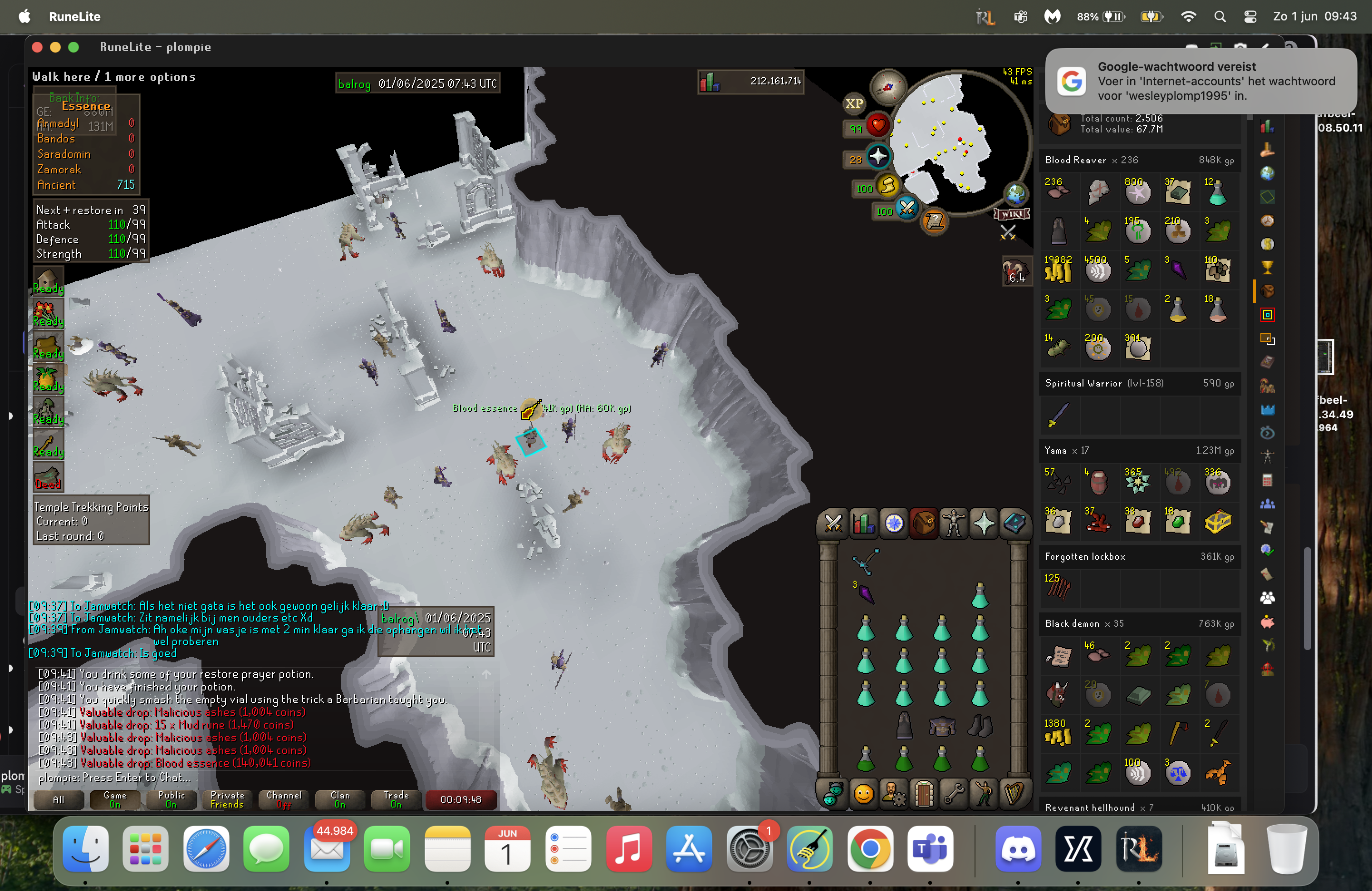Open the Settings wrench tab
The image size is (1372, 891).
coord(954,794)
